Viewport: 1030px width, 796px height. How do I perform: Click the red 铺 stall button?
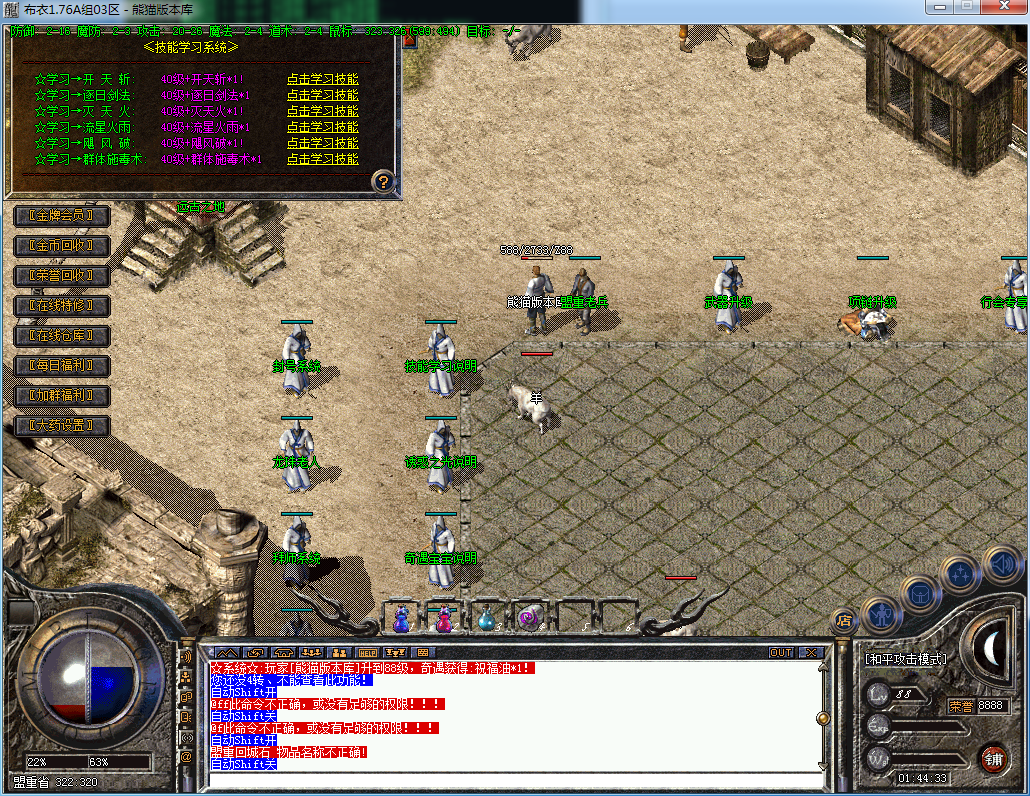[993, 757]
